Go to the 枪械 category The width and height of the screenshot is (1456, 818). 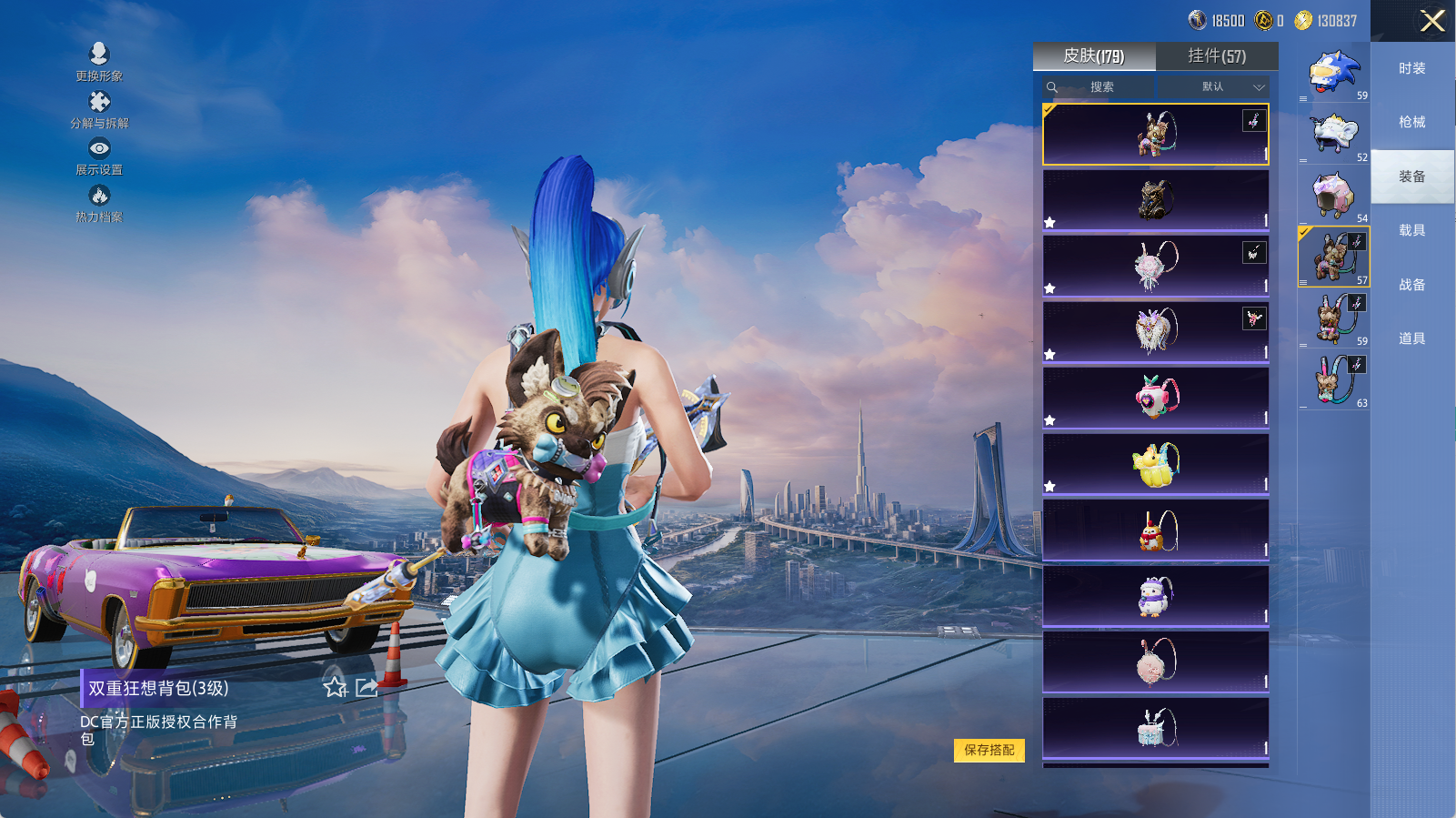pyautogui.click(x=1411, y=122)
